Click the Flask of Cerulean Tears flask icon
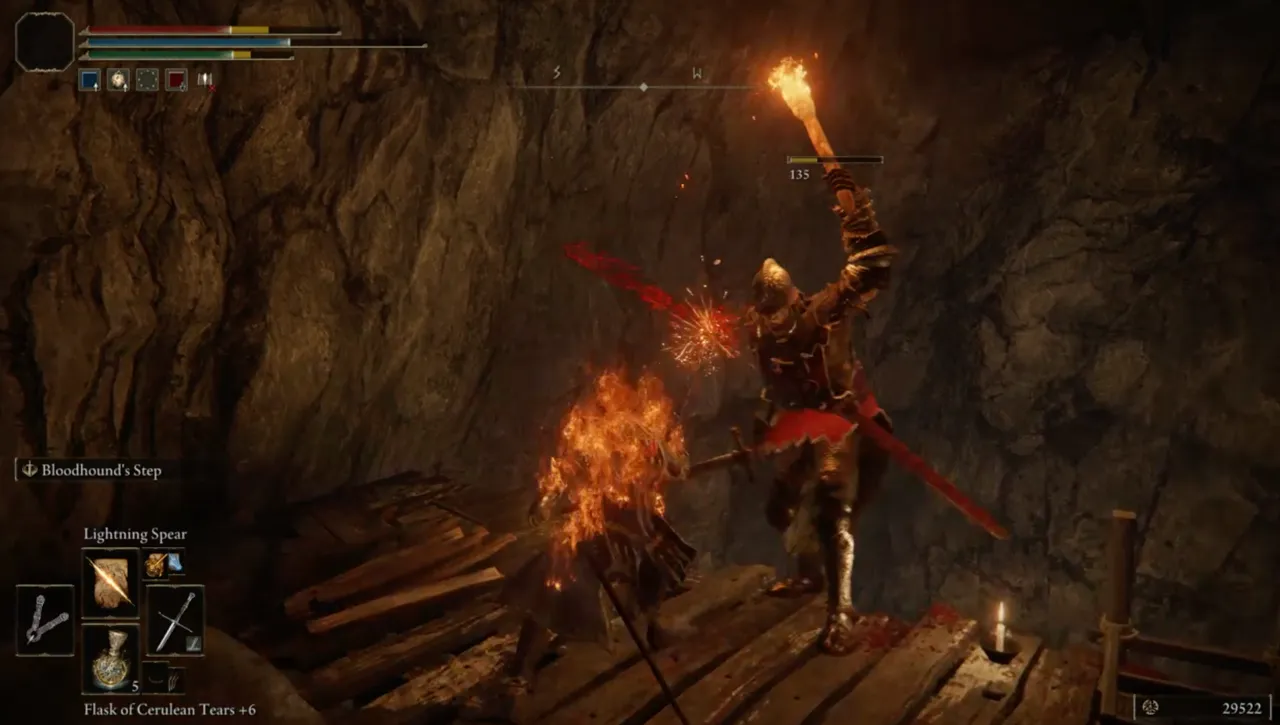1280x725 pixels. 112,660
